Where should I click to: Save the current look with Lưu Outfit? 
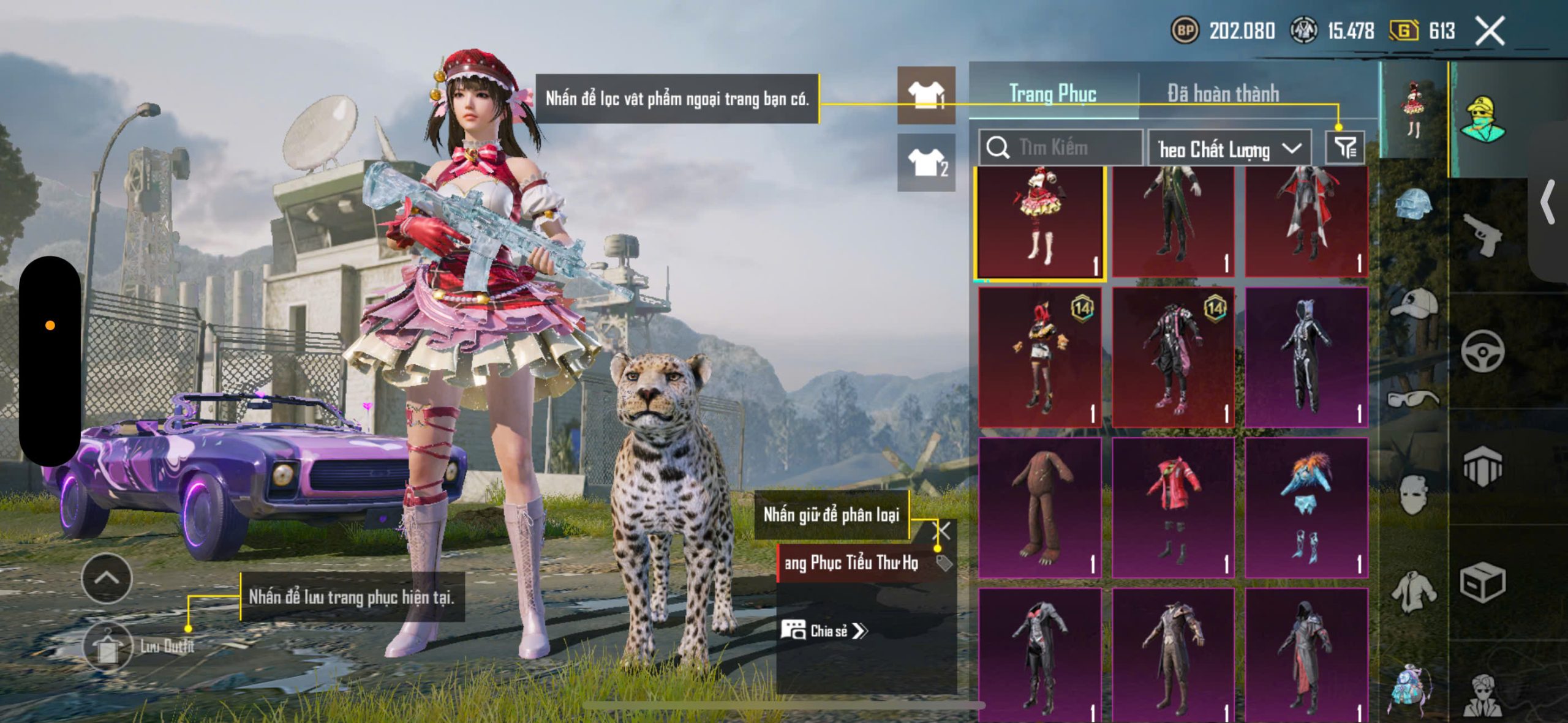[x=108, y=646]
